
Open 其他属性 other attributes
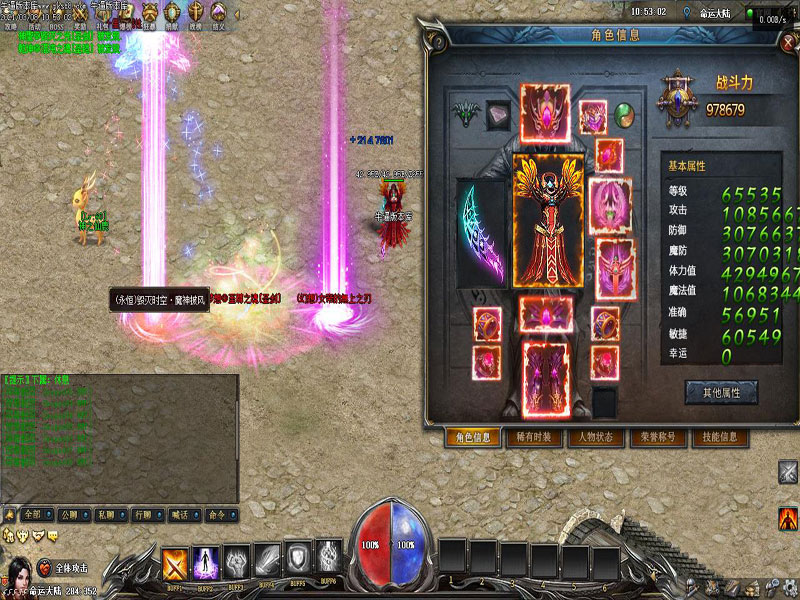[720, 392]
